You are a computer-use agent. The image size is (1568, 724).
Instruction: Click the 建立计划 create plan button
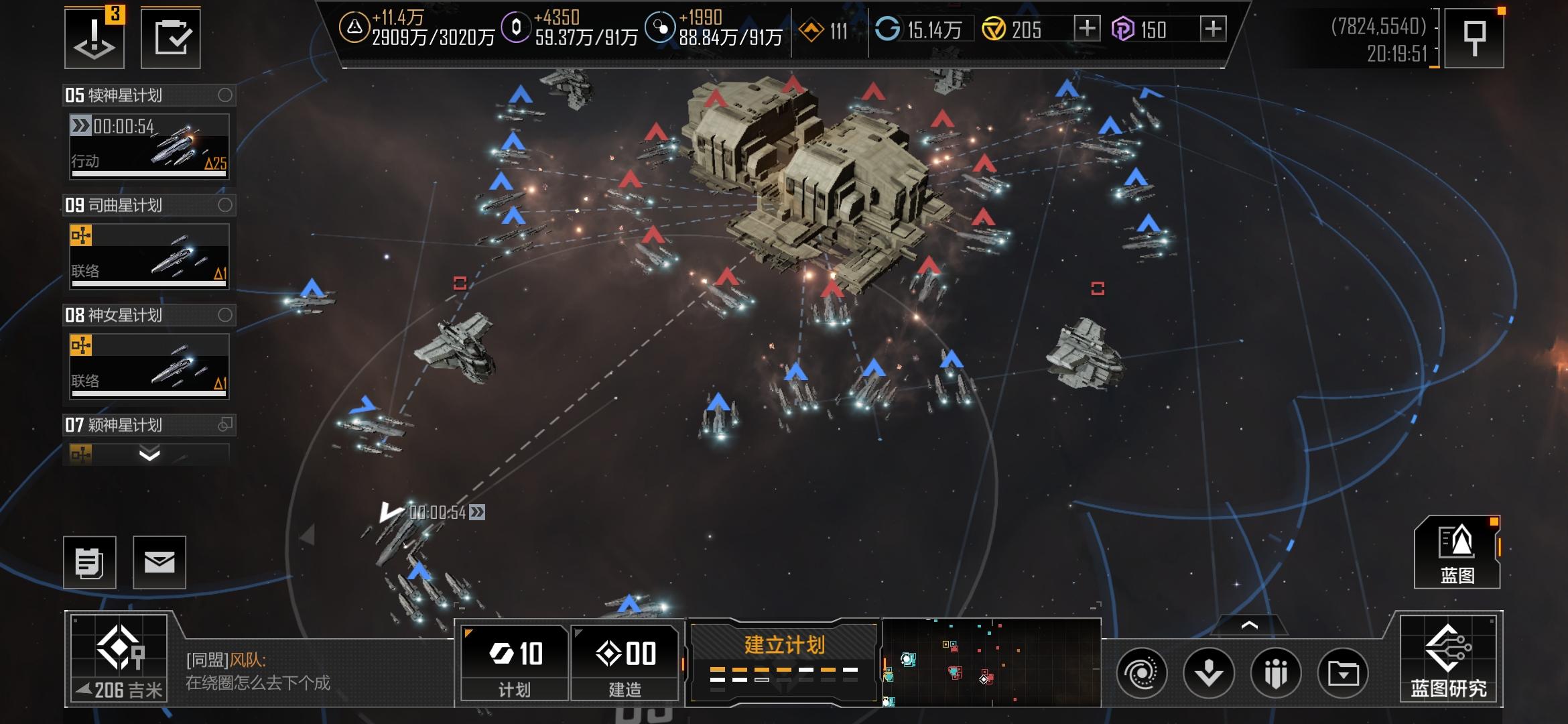(x=784, y=662)
